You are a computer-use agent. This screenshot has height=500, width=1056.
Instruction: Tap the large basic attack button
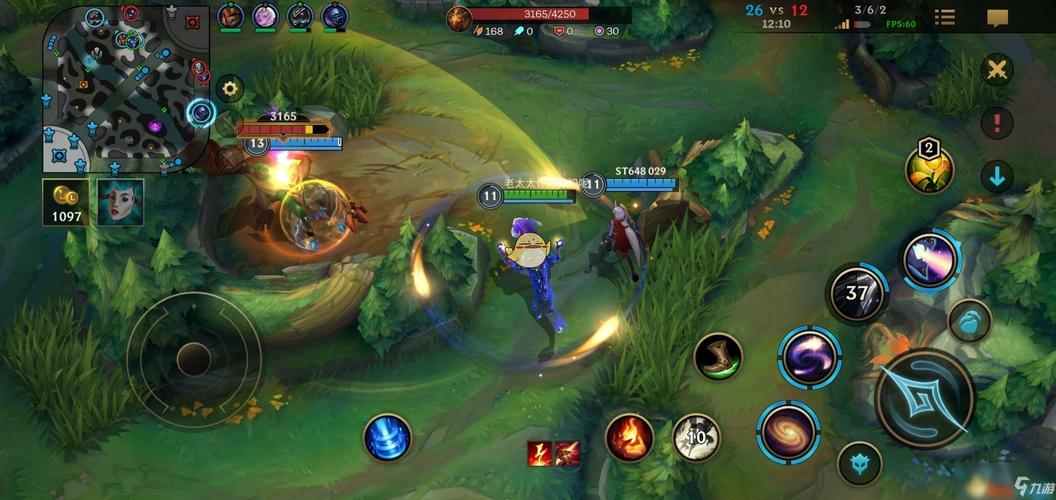click(x=925, y=397)
